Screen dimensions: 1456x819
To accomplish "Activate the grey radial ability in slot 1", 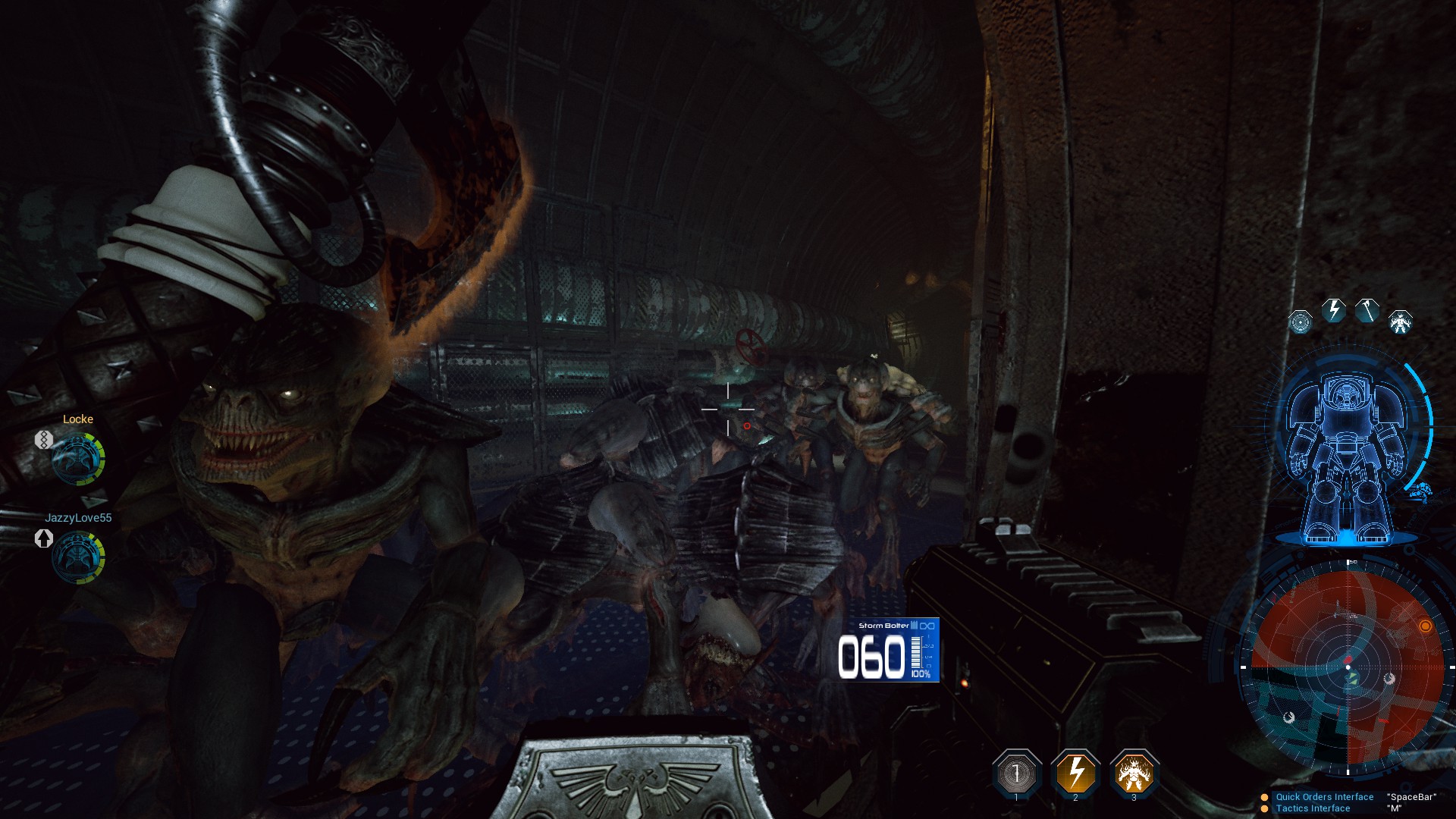I will point(1016,773).
